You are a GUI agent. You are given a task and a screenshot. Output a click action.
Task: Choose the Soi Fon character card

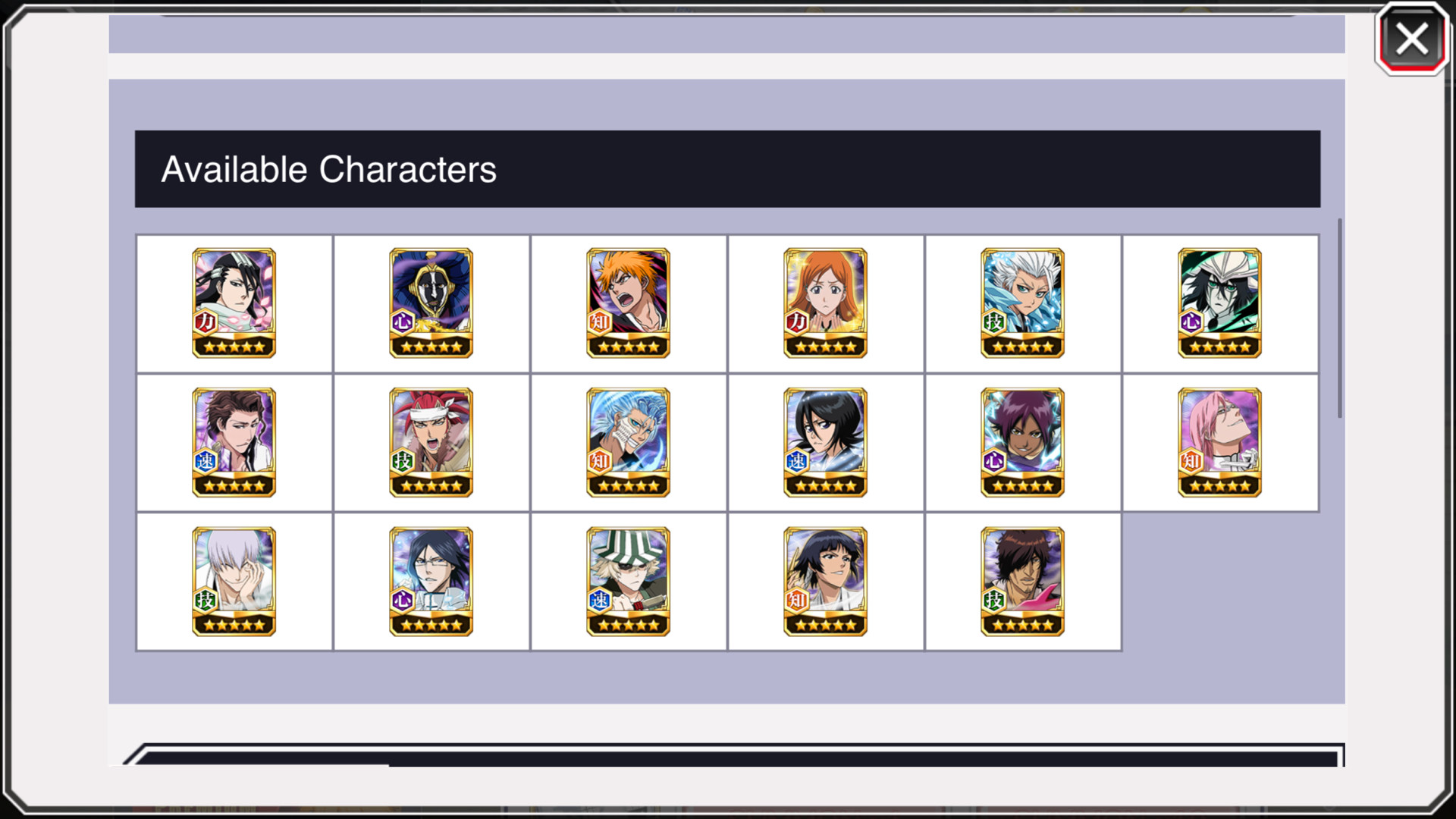[825, 581]
